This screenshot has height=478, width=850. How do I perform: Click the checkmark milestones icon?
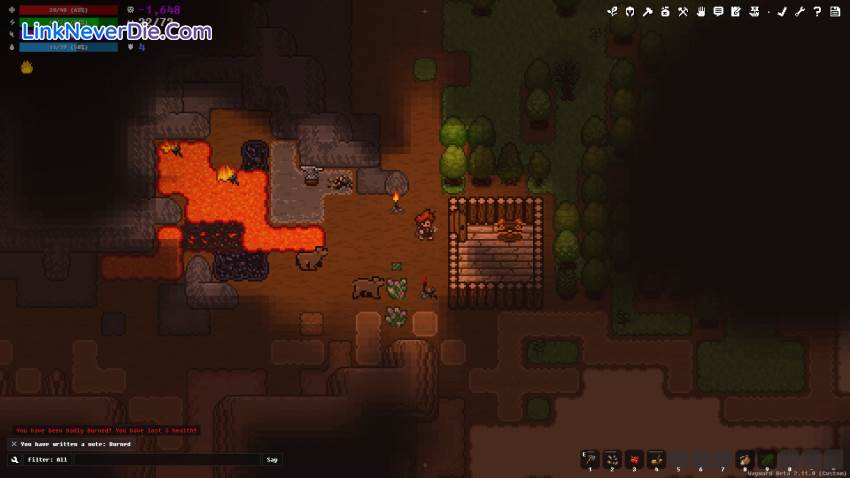tap(782, 12)
